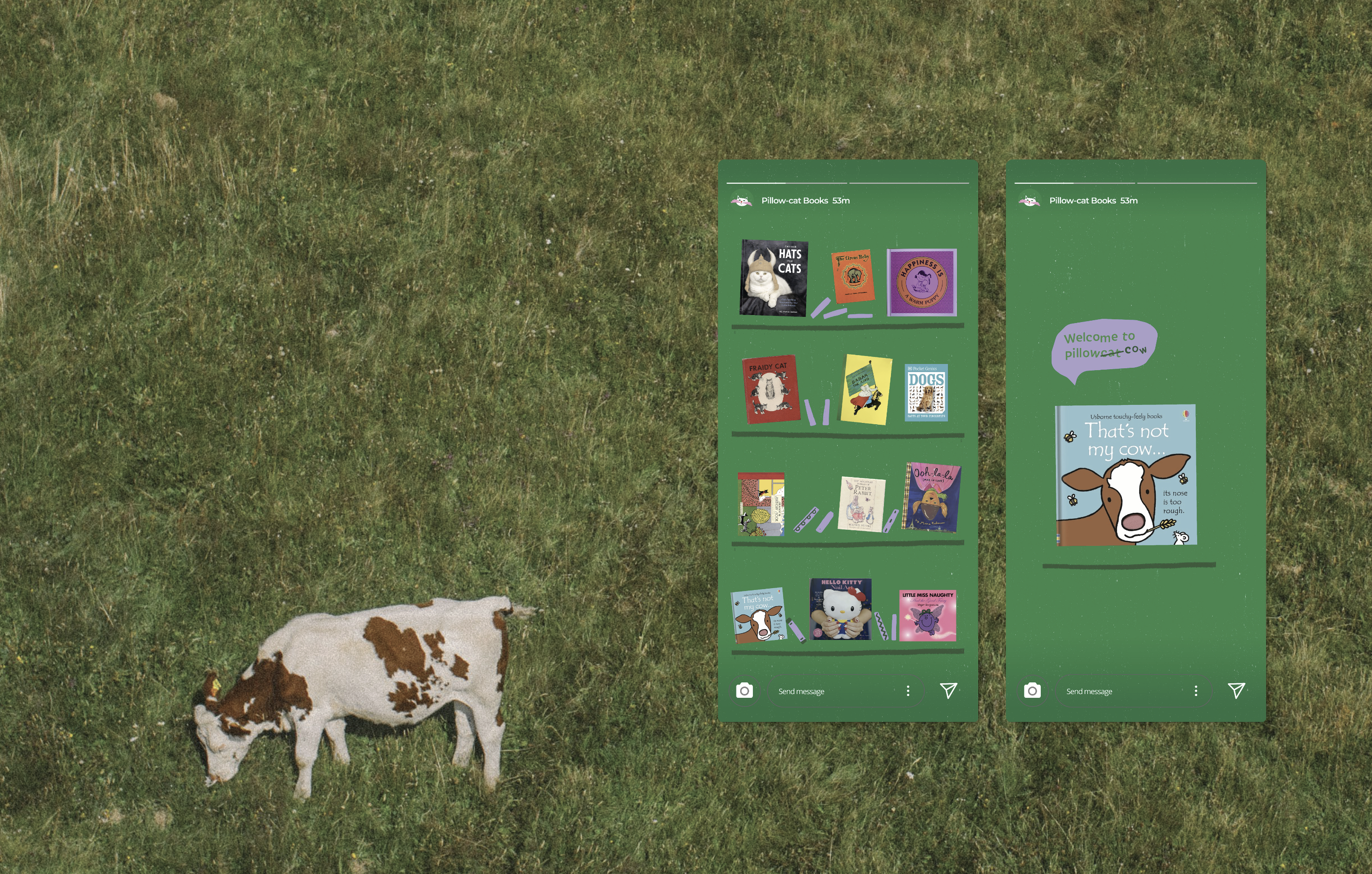Click the paper plane icon in the single-book story

[x=1236, y=691]
